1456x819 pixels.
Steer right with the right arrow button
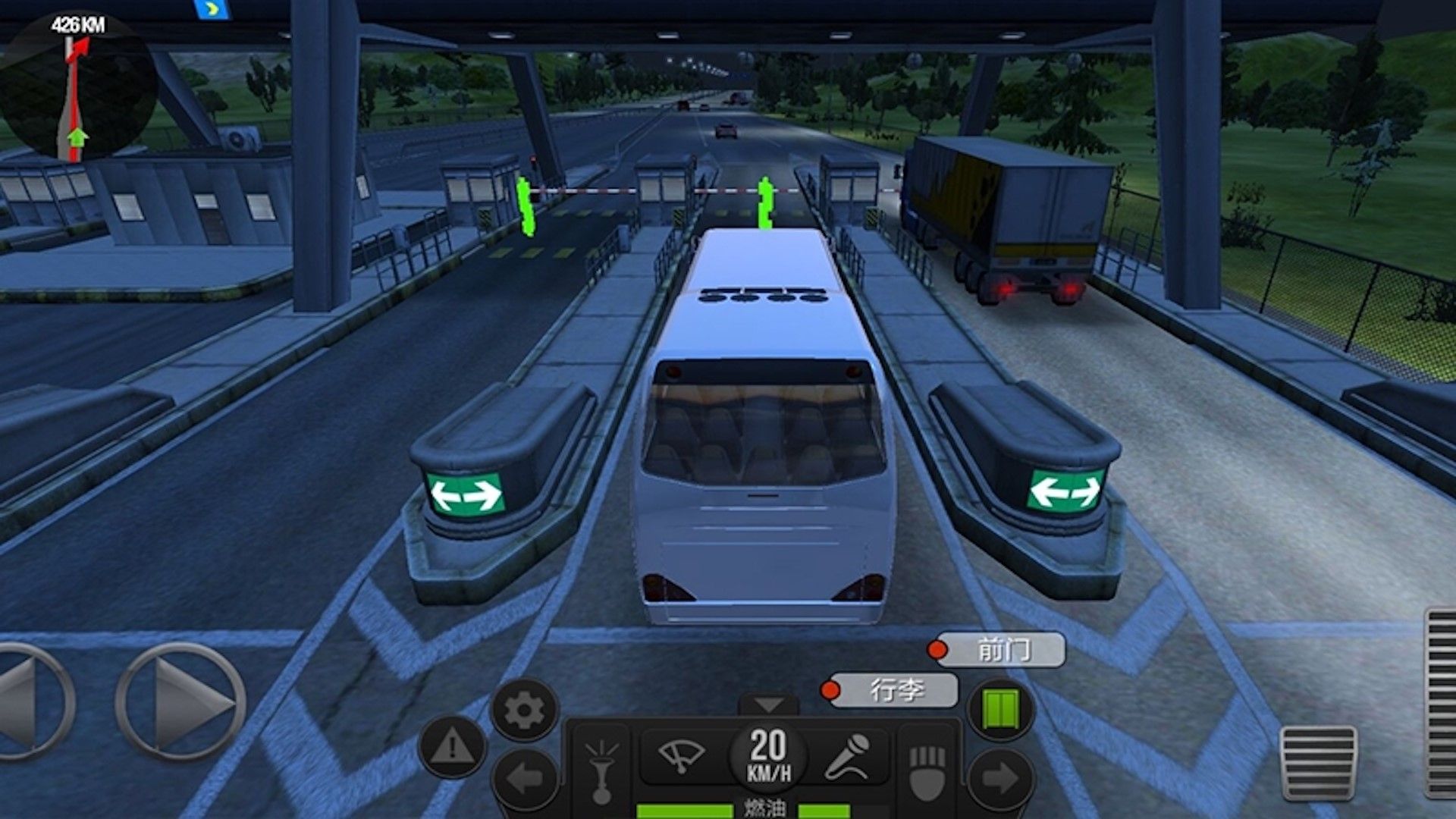pos(182,702)
